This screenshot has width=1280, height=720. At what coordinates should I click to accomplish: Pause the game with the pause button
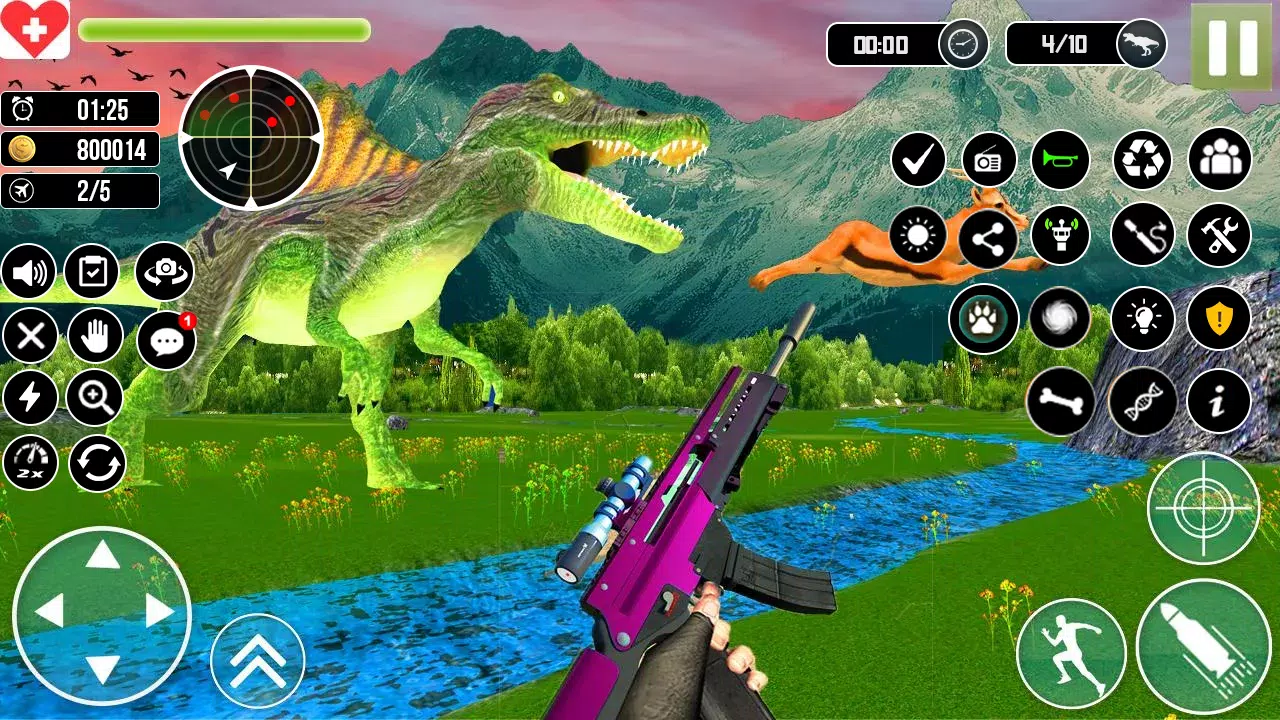click(x=1231, y=47)
